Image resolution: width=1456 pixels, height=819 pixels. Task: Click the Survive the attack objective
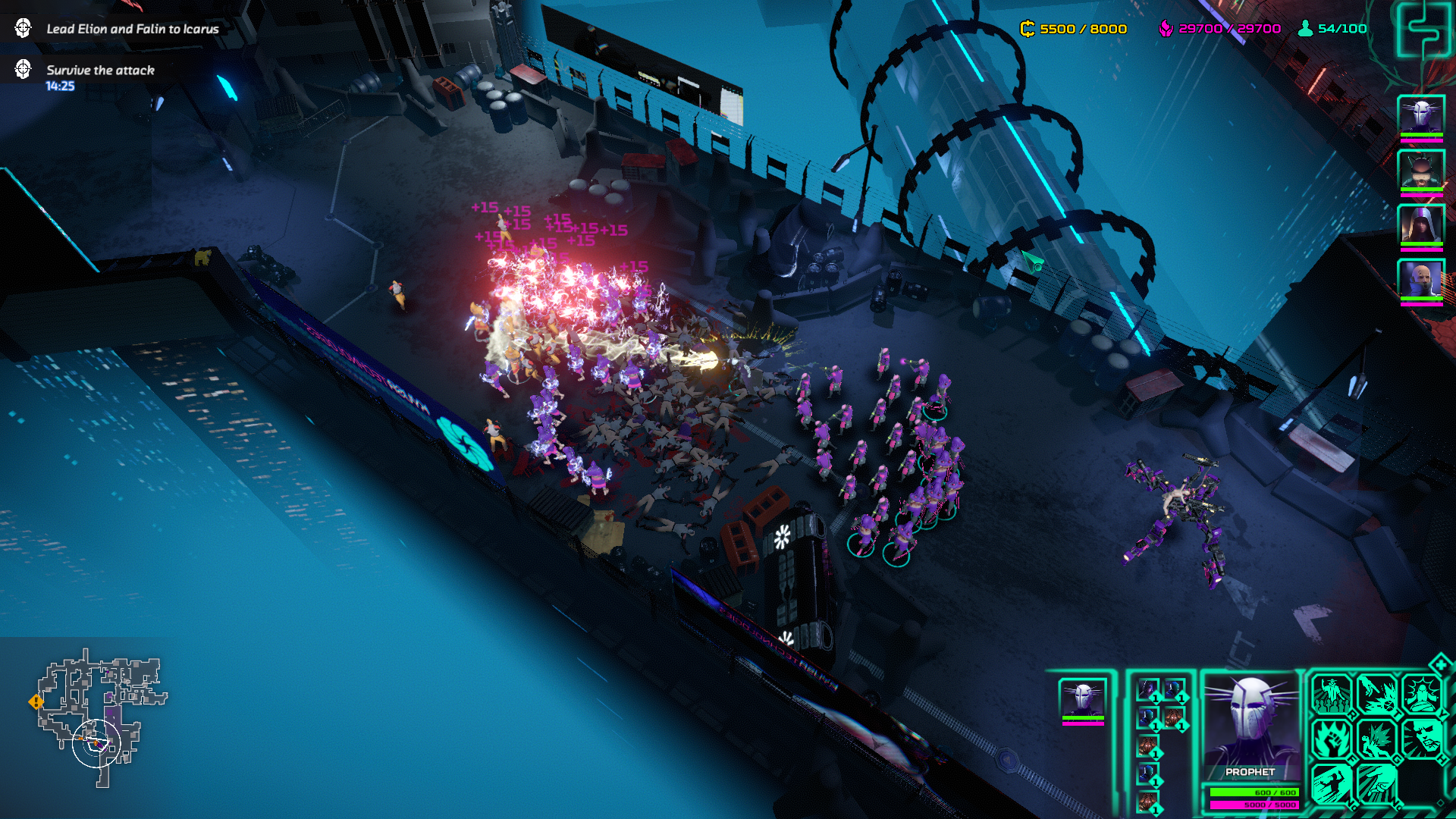(x=99, y=68)
